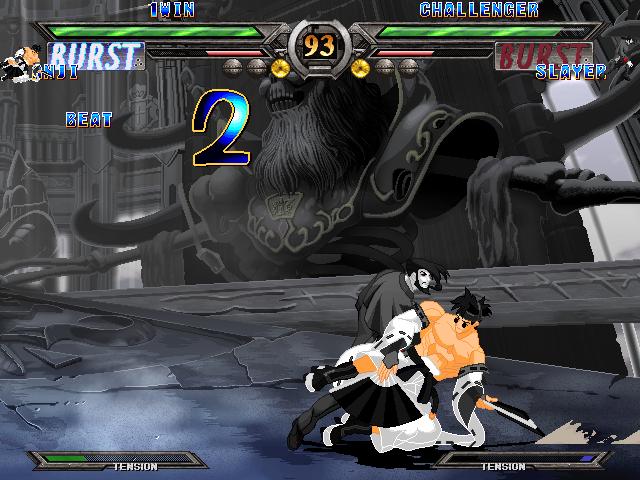This screenshot has height=480, width=640.
Task: Click the right player's red BURST icon
Action: pos(542,54)
